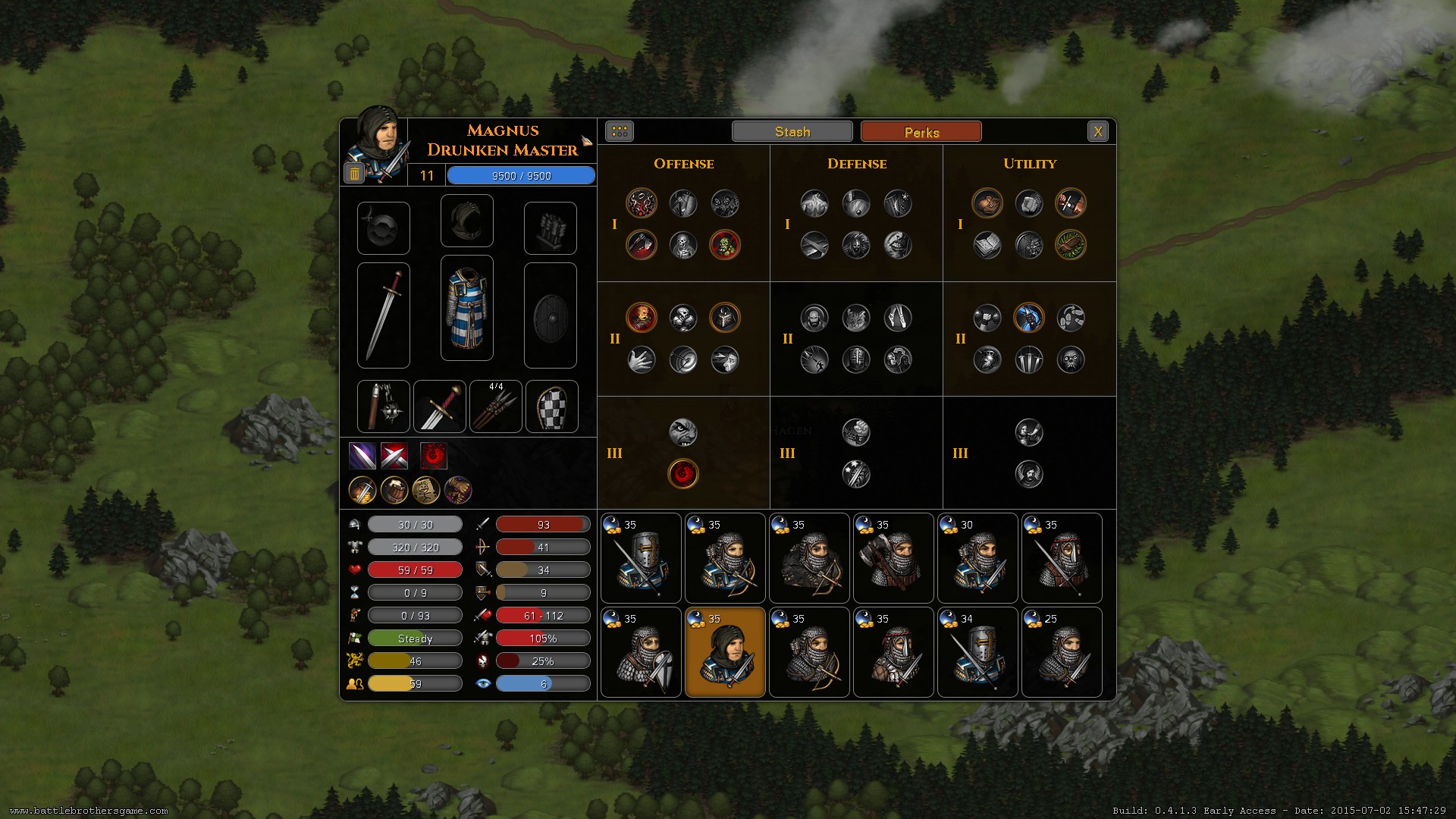The width and height of the screenshot is (1456, 819).
Task: Choose the brother wearing the wolf pelt
Action: (x=809, y=558)
